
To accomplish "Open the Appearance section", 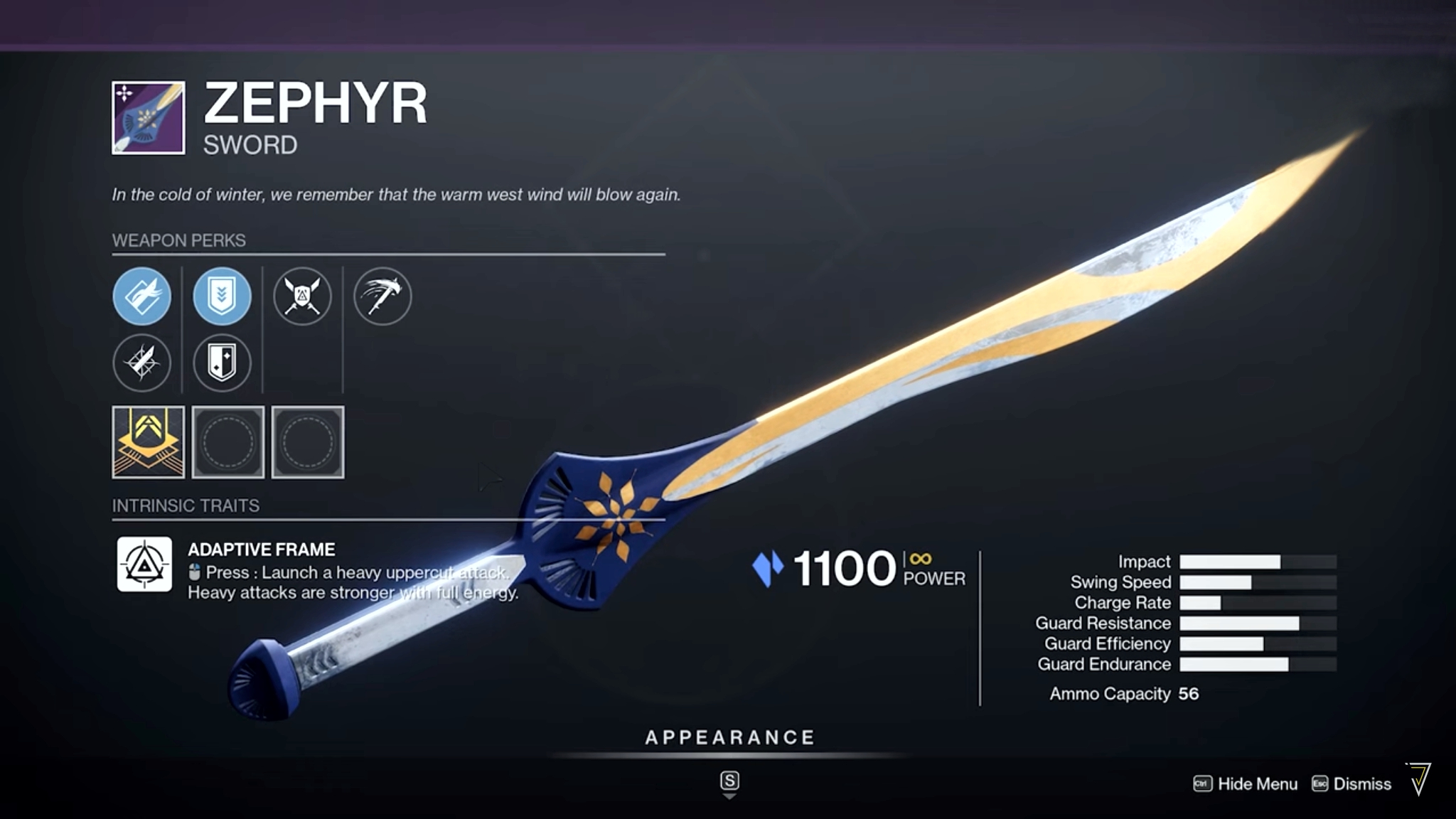I will pyautogui.click(x=729, y=738).
